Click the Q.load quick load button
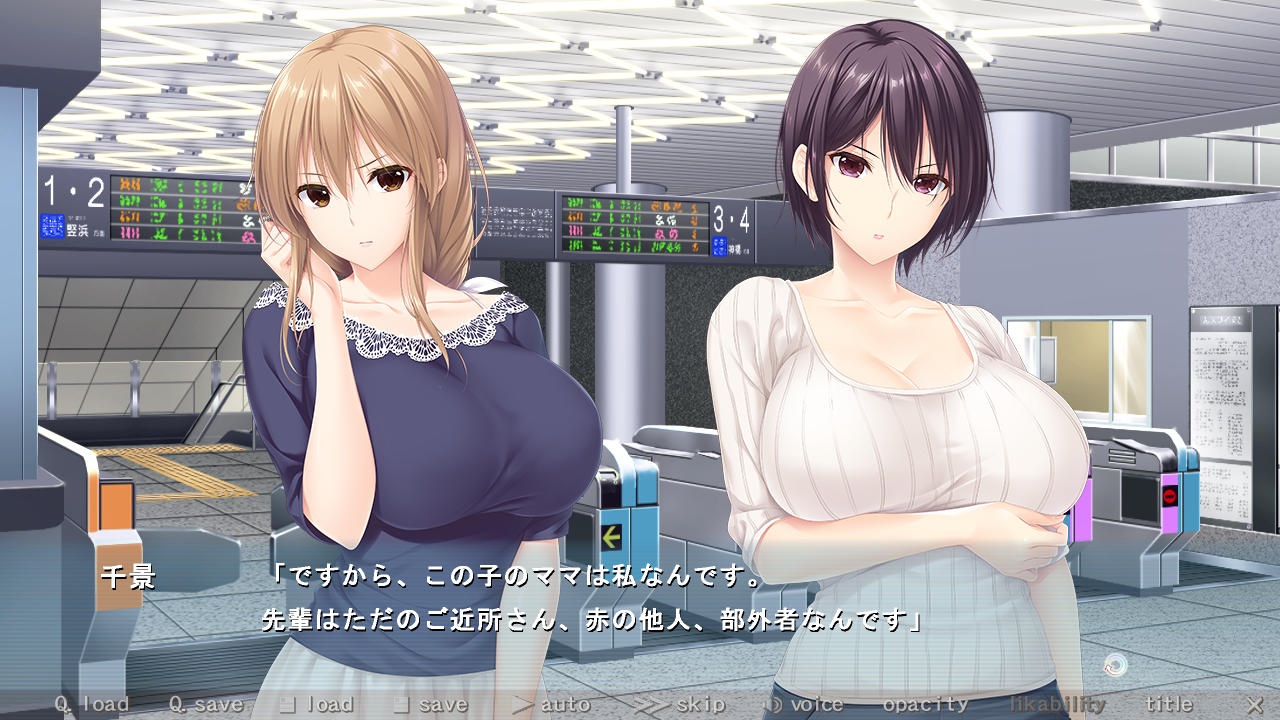The height and width of the screenshot is (720, 1280). pos(92,705)
